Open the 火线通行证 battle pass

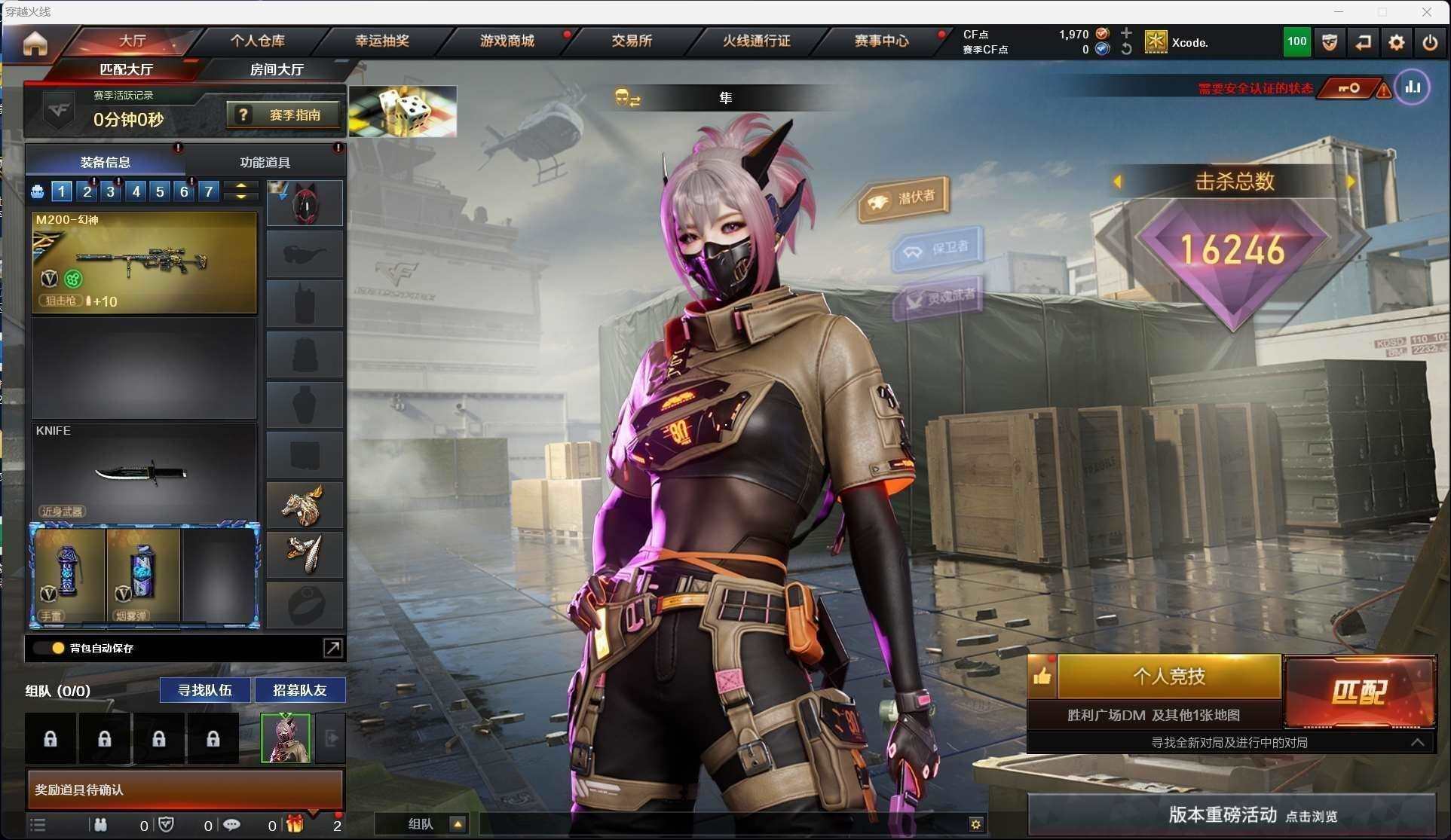[756, 41]
